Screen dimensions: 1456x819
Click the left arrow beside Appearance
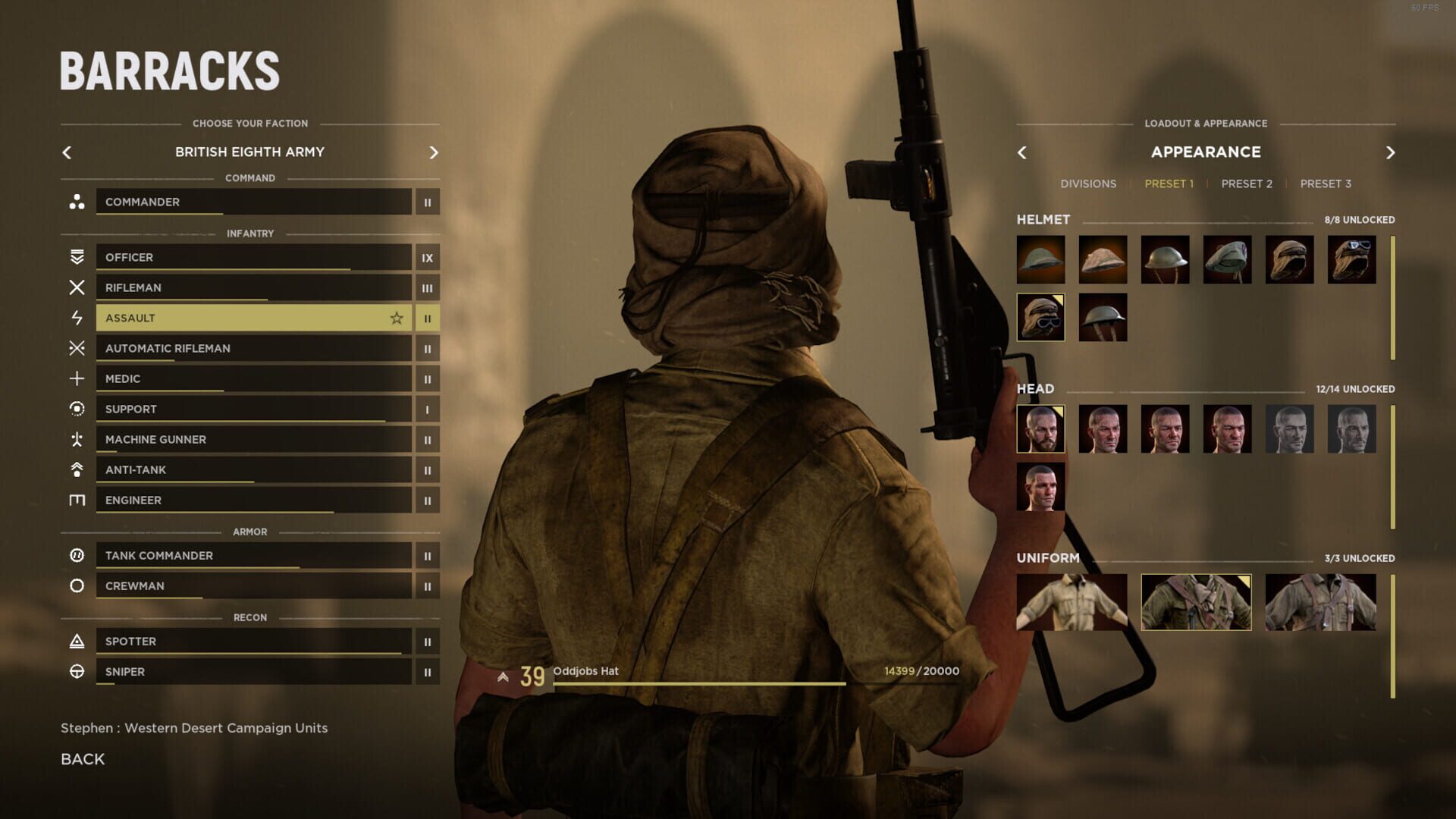pyautogui.click(x=1021, y=152)
